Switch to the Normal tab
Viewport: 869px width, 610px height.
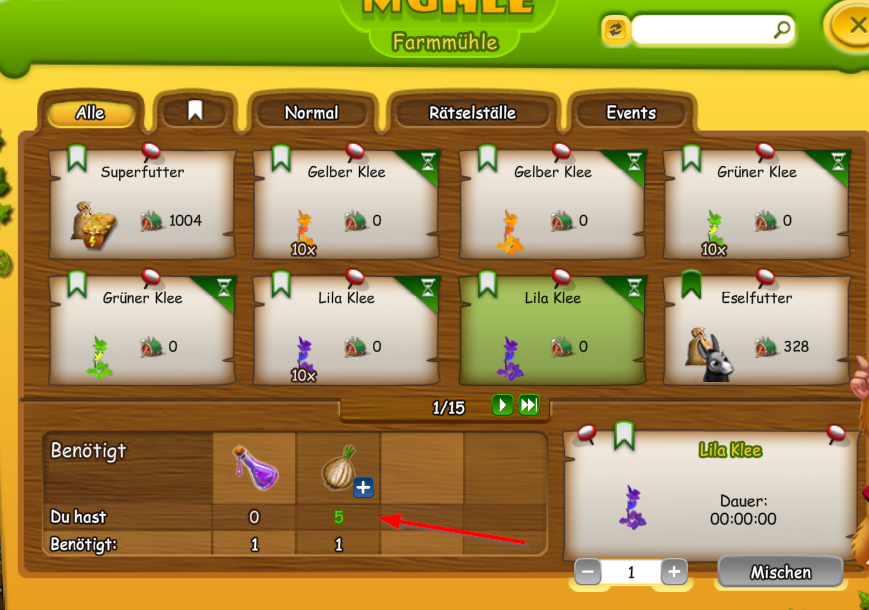tap(311, 113)
